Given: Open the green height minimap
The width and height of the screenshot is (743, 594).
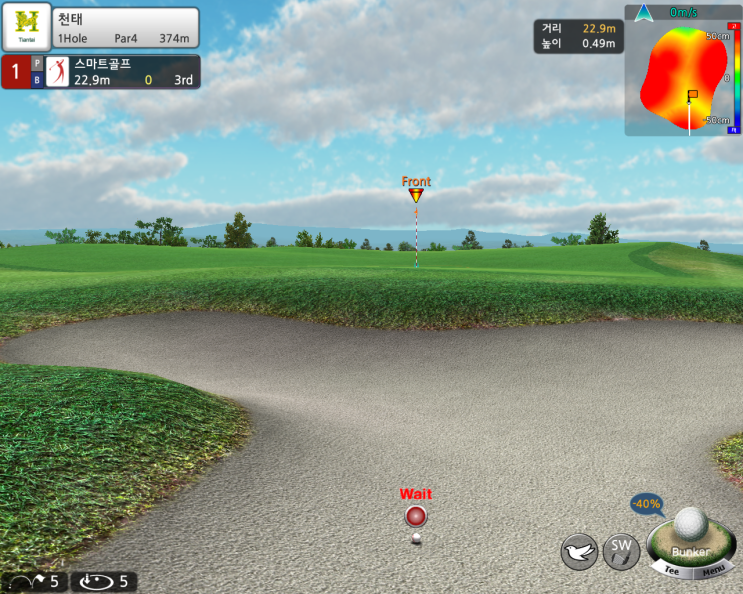Looking at the screenshot, I should pos(683,72).
